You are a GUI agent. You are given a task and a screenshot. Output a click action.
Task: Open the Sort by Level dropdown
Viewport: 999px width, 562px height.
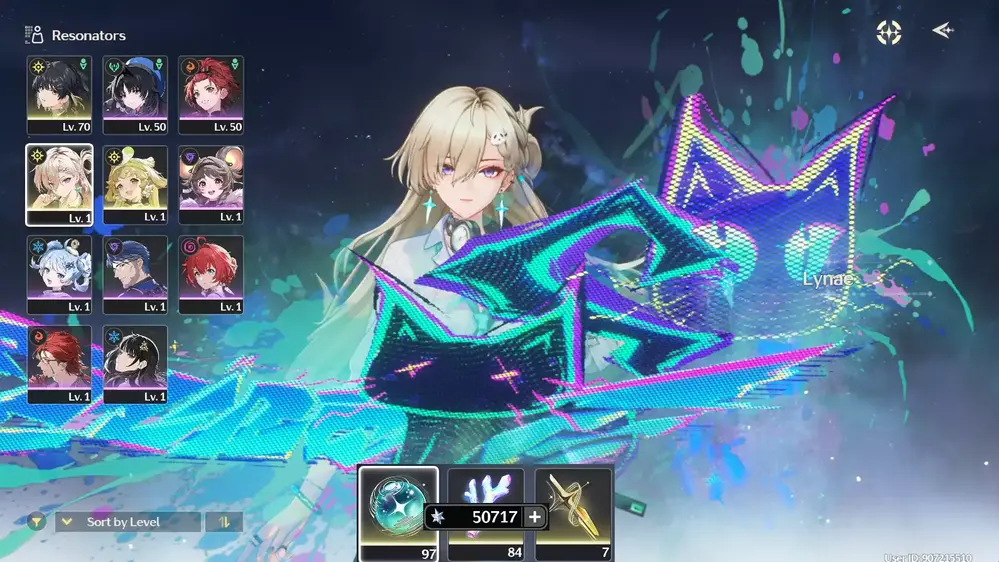tap(128, 522)
